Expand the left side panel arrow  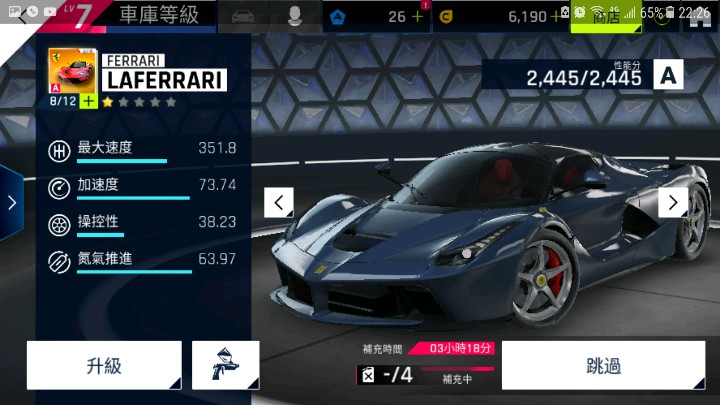[x=11, y=203]
